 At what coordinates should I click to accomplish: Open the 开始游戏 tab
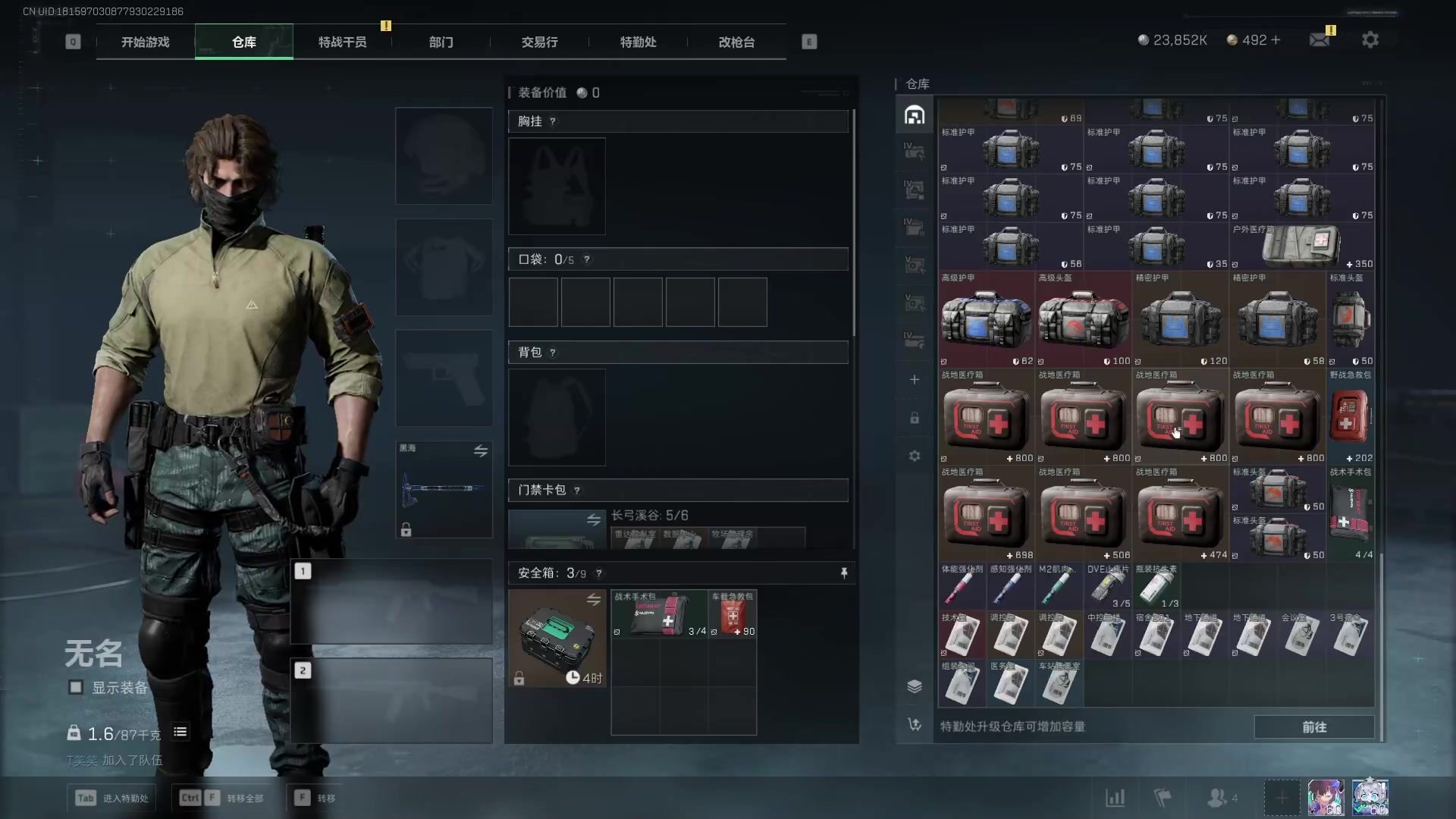145,42
